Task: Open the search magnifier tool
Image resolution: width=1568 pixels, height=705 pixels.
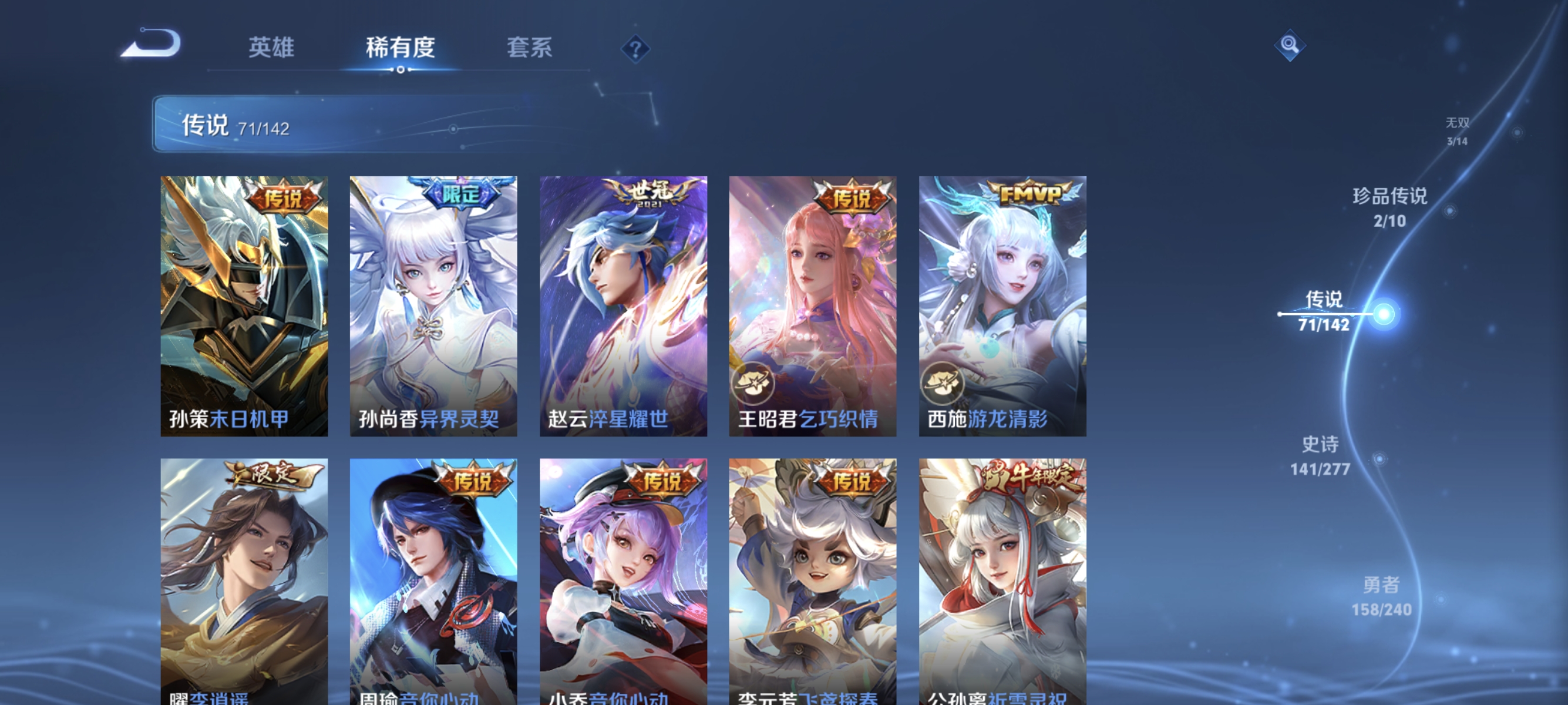Action: [1290, 46]
